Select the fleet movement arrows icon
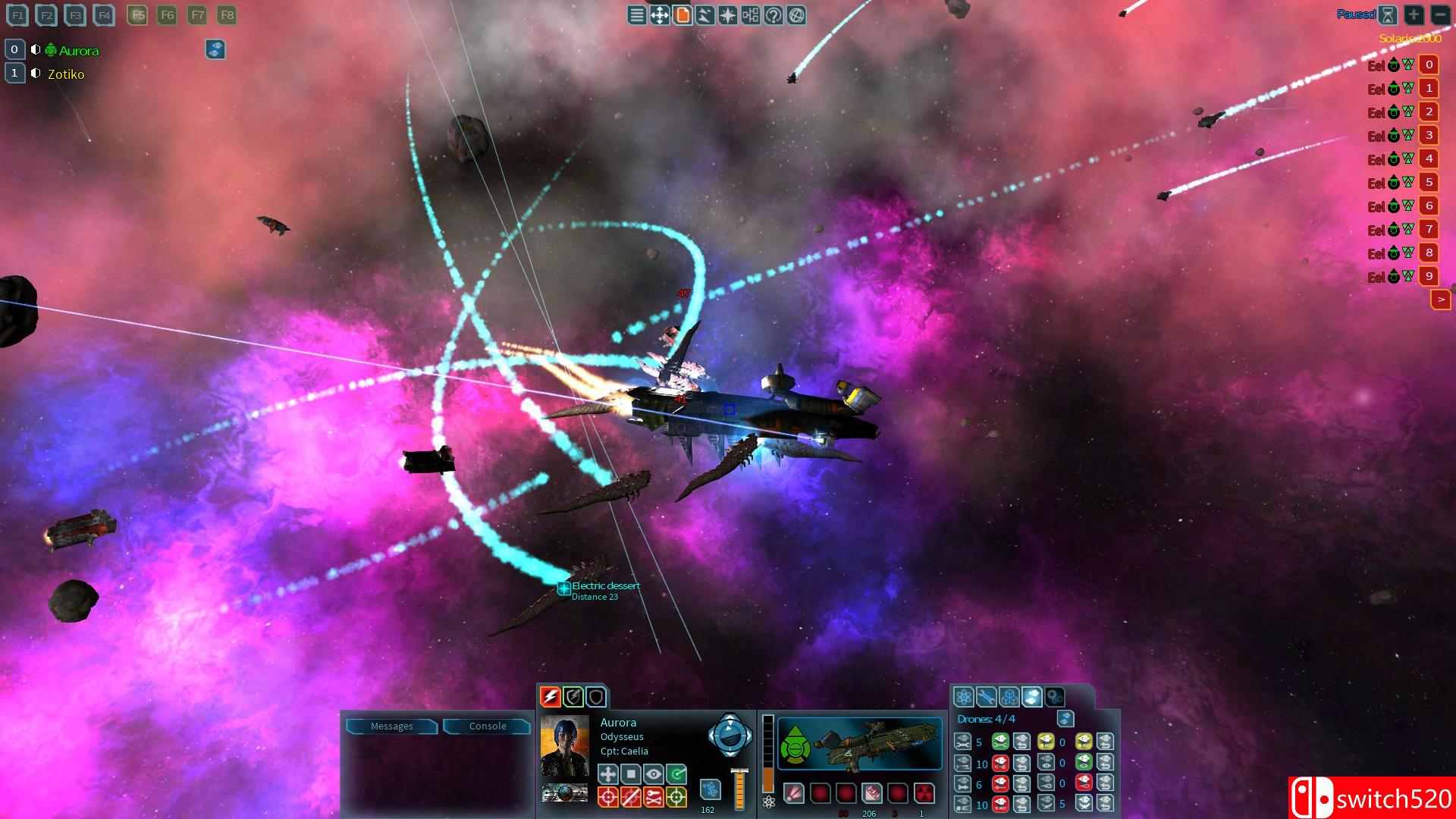 tap(659, 15)
